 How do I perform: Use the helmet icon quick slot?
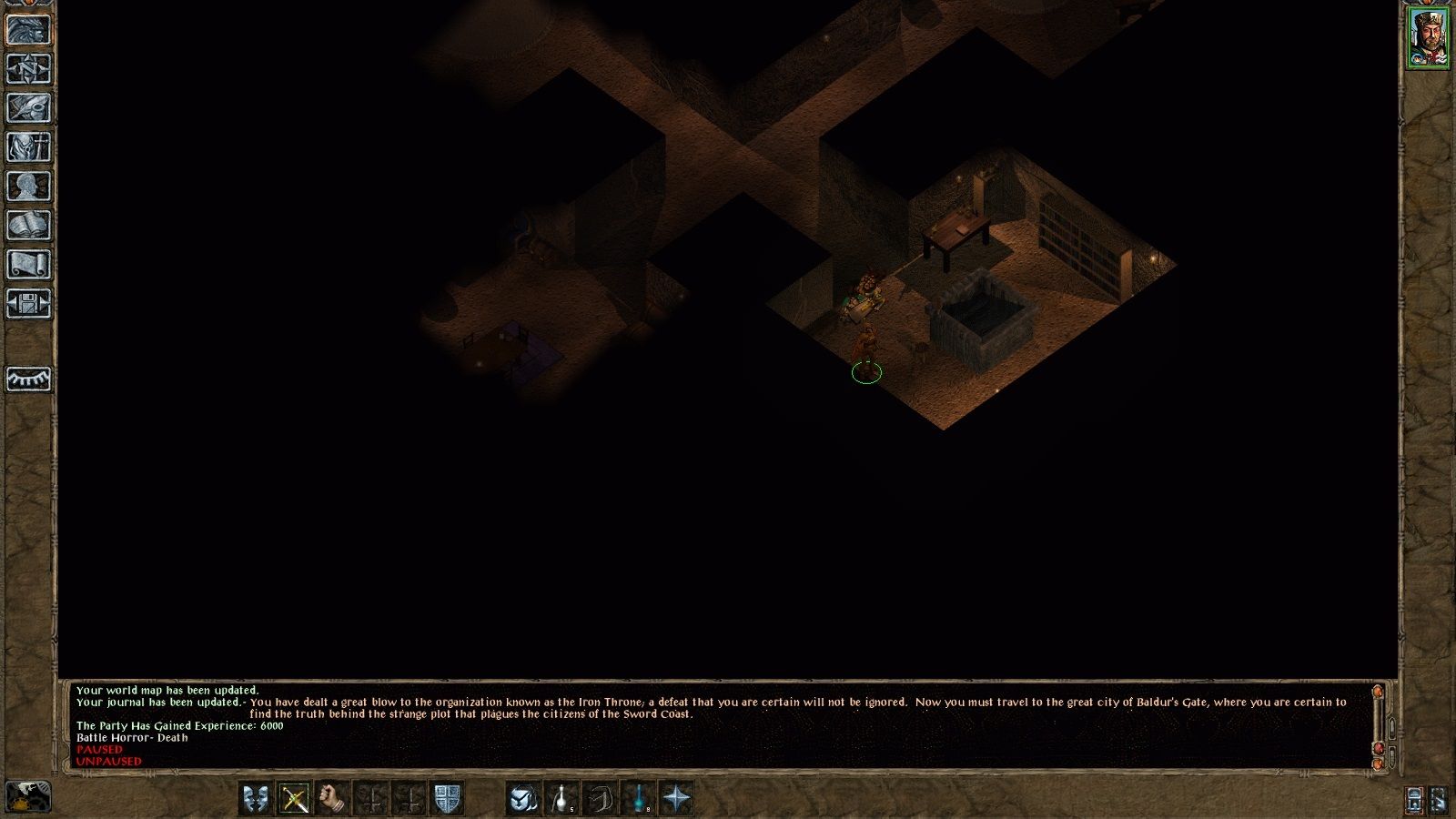click(522, 799)
